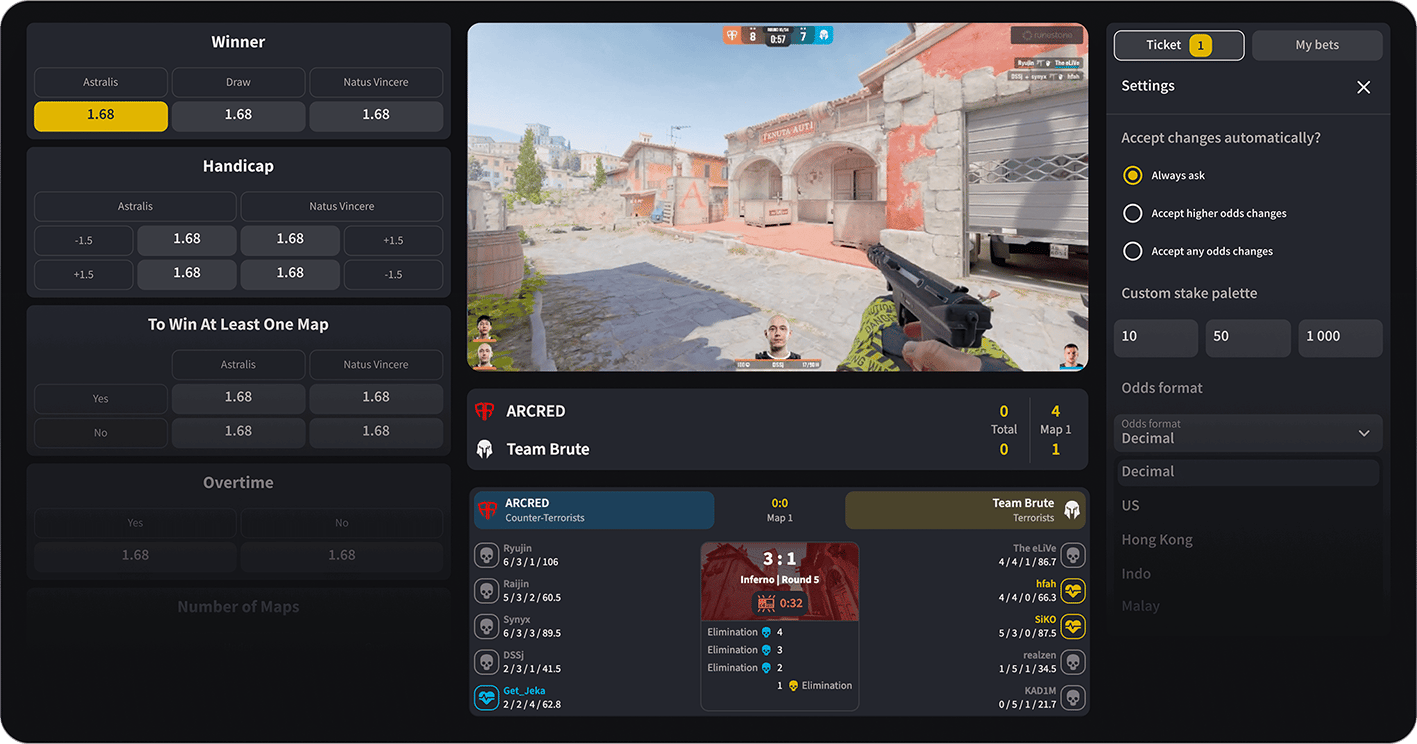Viewport: 1417px width, 744px height.
Task: Open the Ticket tab
Action: (x=1179, y=45)
